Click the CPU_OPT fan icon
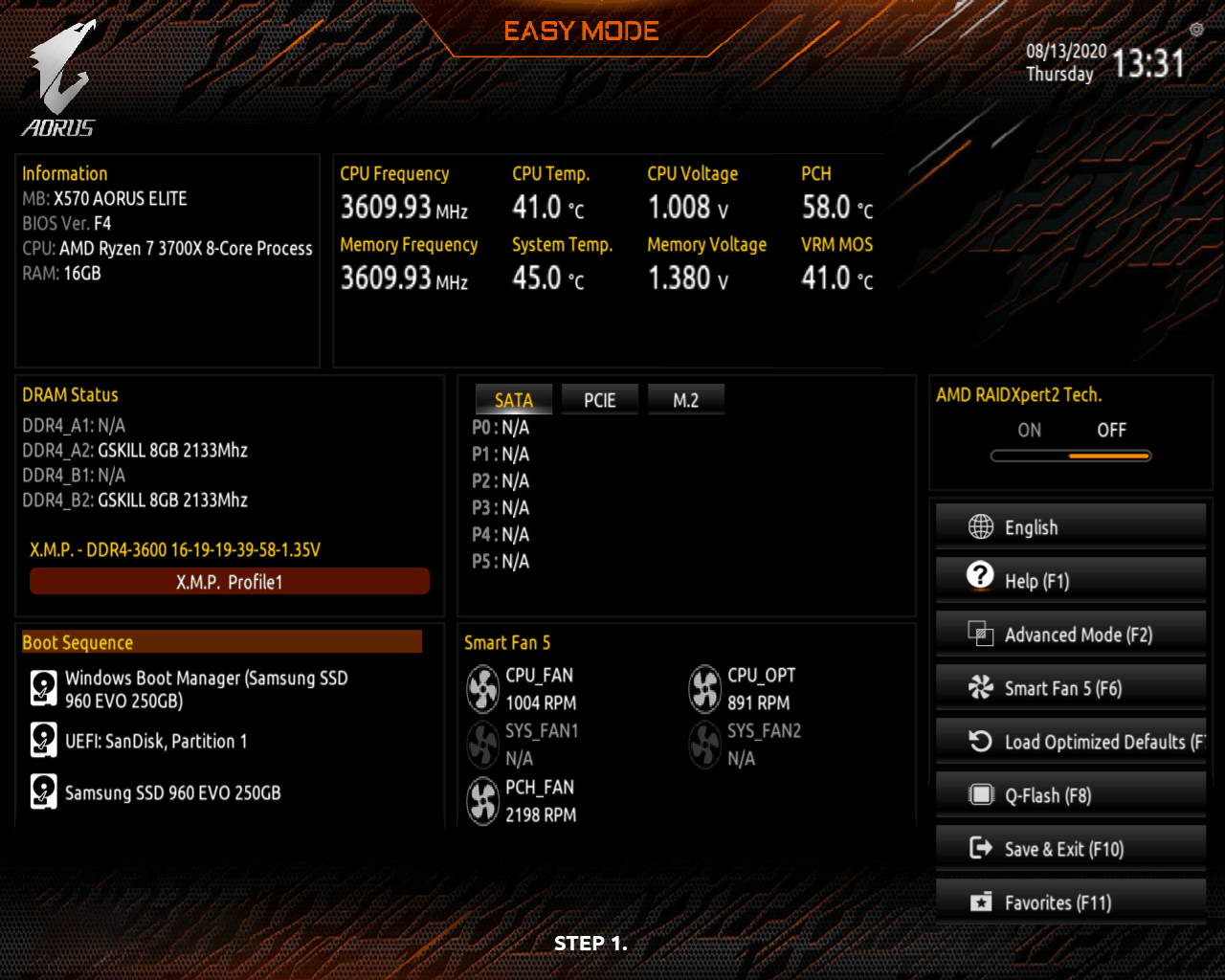1225x980 pixels. (x=705, y=689)
